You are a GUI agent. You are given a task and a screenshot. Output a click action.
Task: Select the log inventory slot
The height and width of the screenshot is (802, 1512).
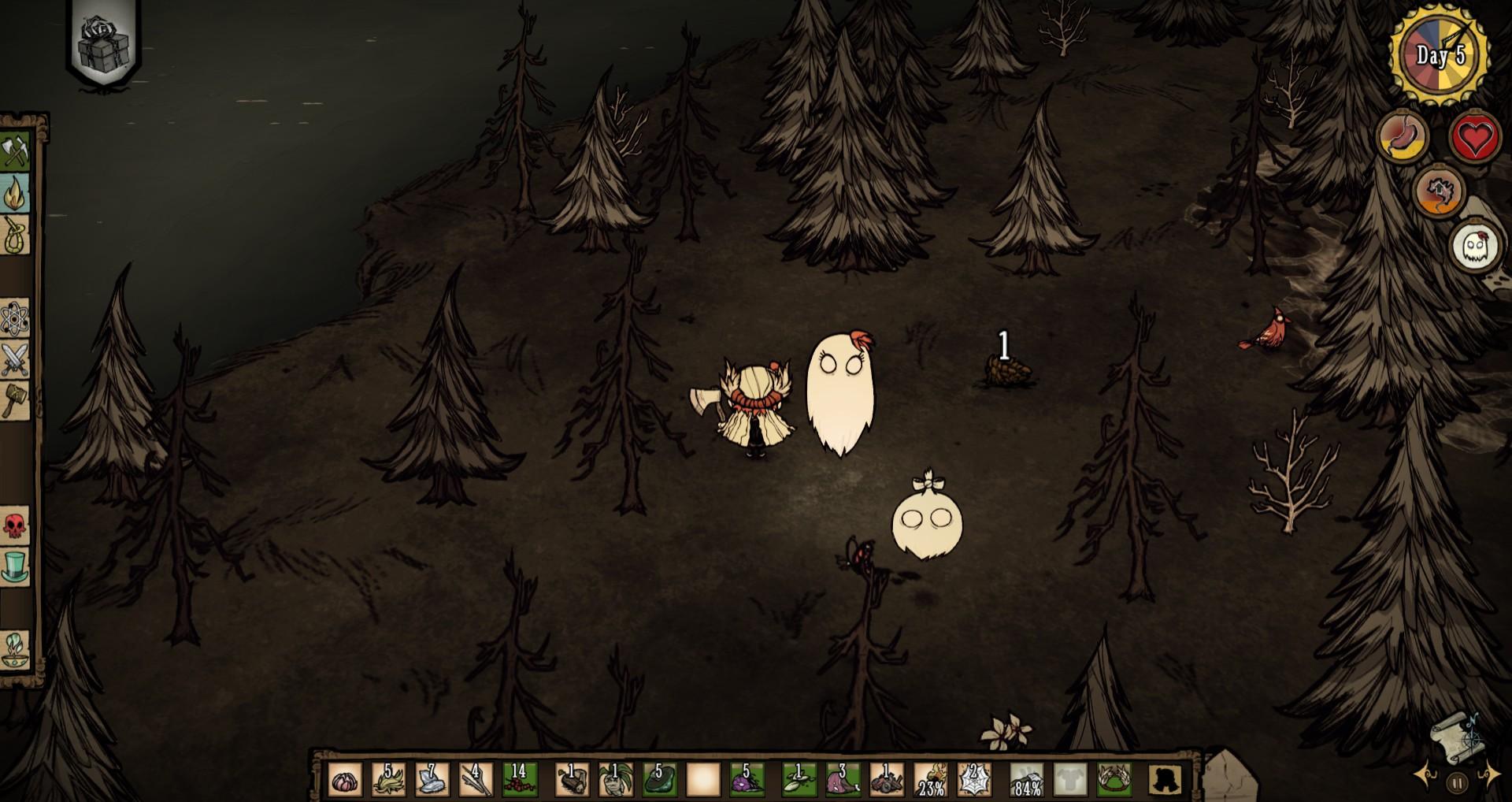click(x=572, y=780)
